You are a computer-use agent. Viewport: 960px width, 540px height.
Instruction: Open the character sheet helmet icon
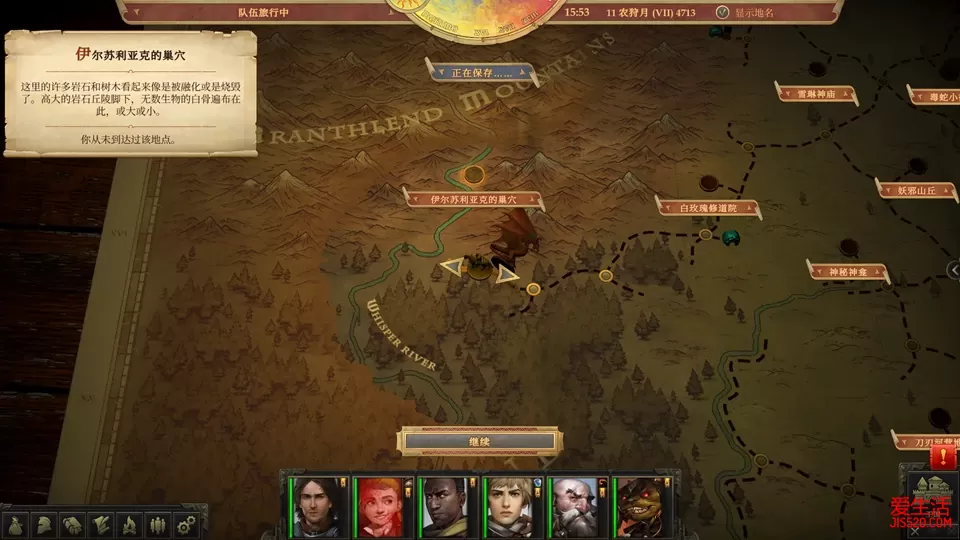coord(45,524)
